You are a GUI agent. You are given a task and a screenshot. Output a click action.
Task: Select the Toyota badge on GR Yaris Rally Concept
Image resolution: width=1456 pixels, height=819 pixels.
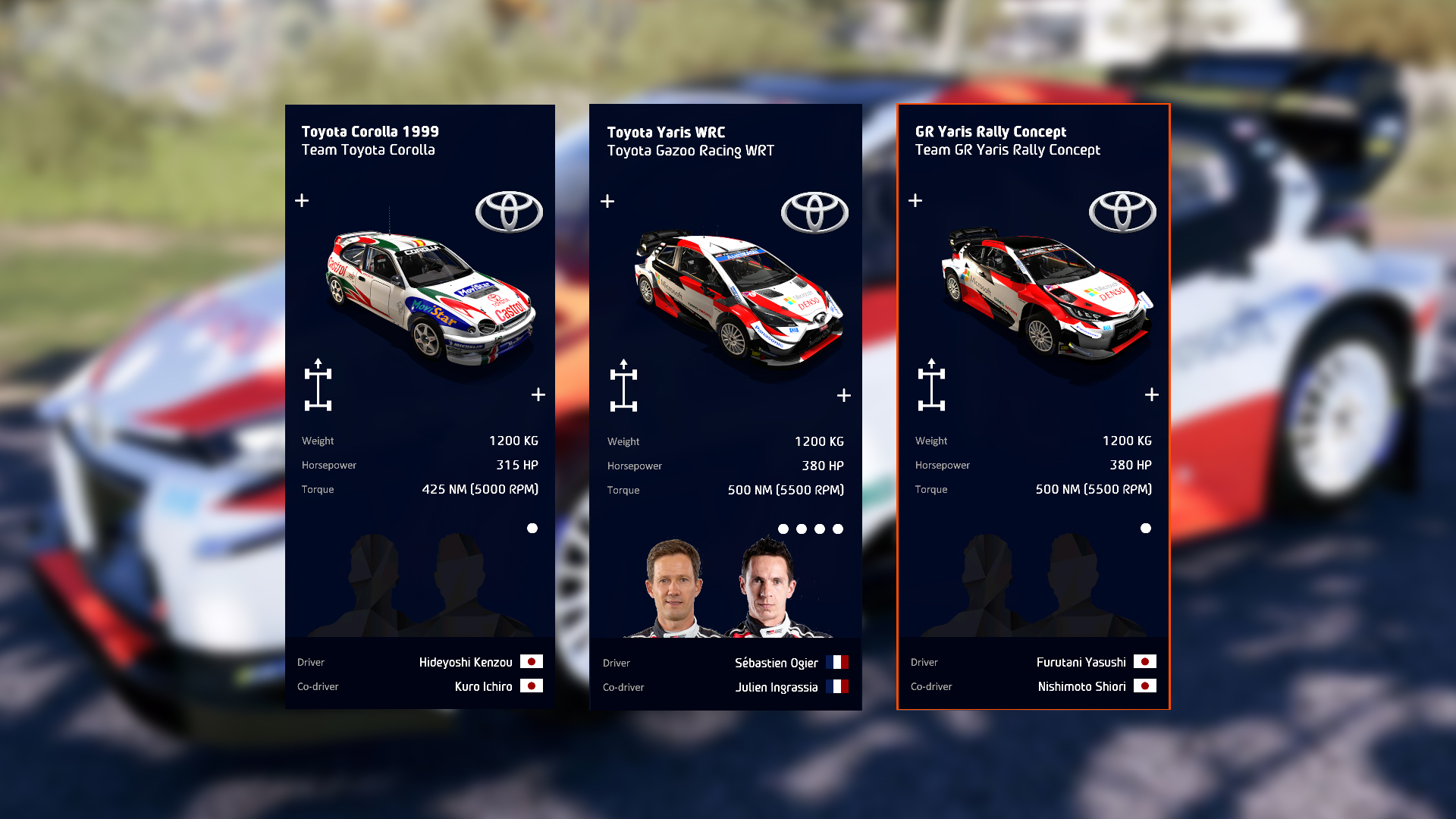1122,212
